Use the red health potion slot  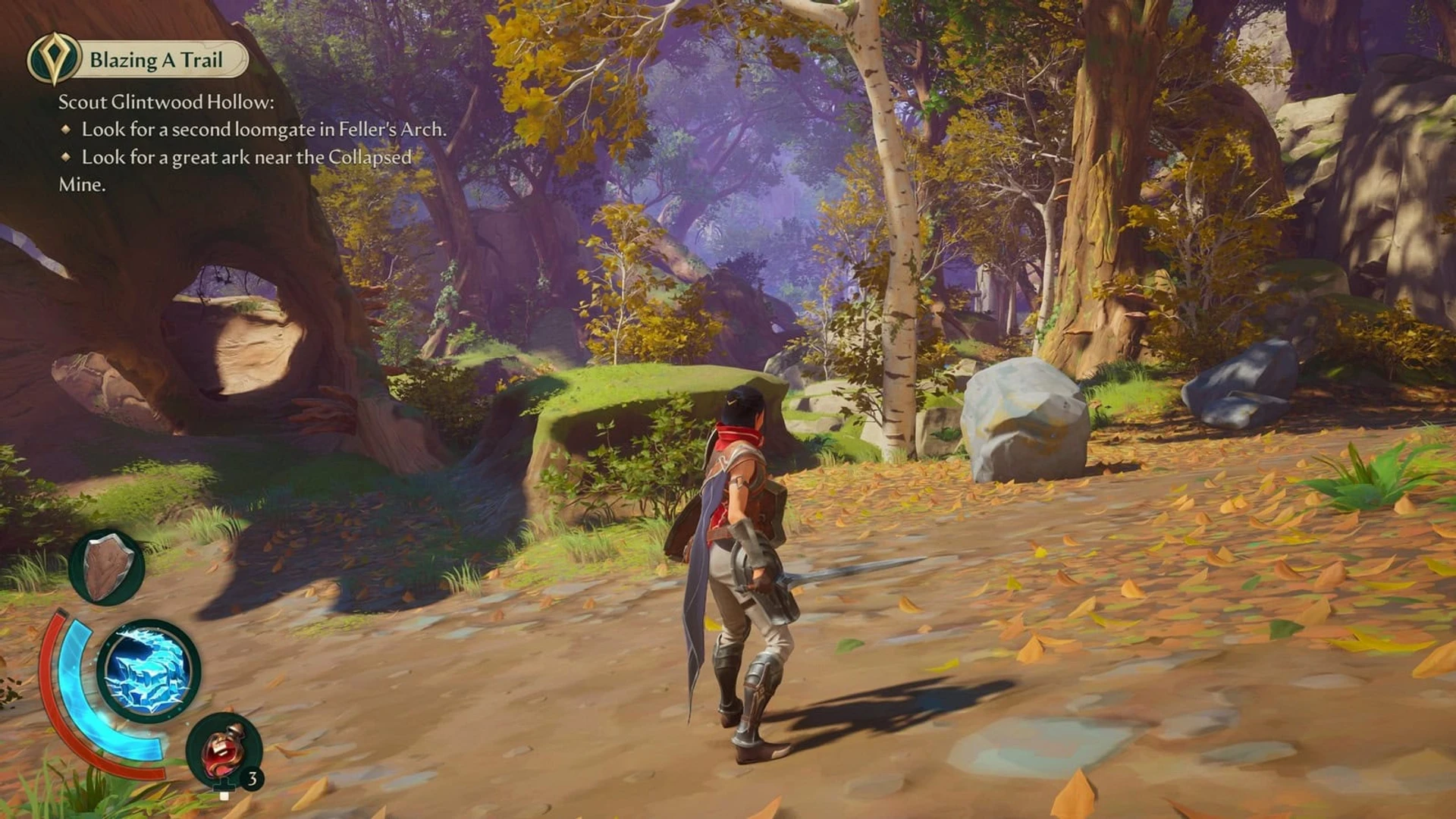(x=223, y=750)
